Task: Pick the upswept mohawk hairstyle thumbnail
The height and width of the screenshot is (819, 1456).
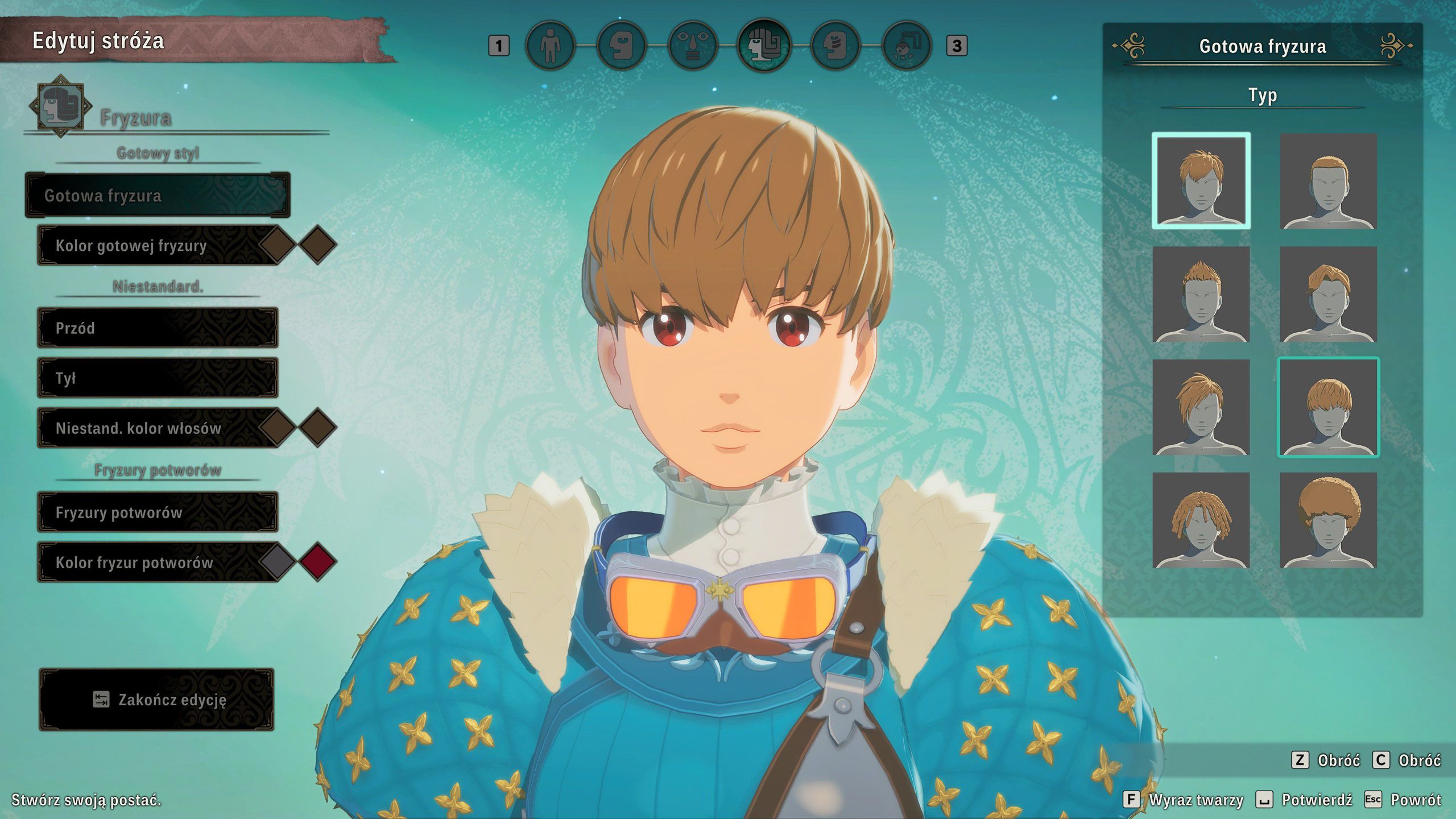Action: click(x=1201, y=294)
